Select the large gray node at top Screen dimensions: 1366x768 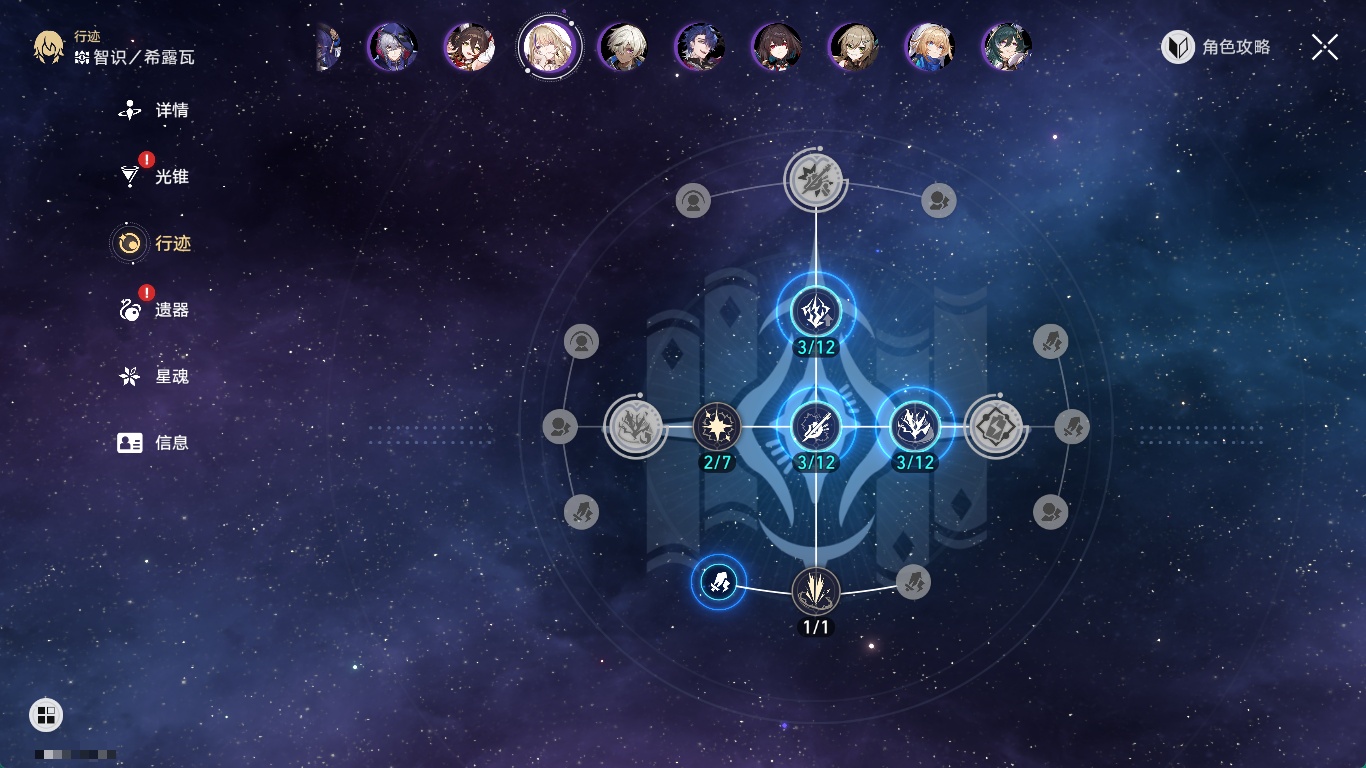click(816, 181)
